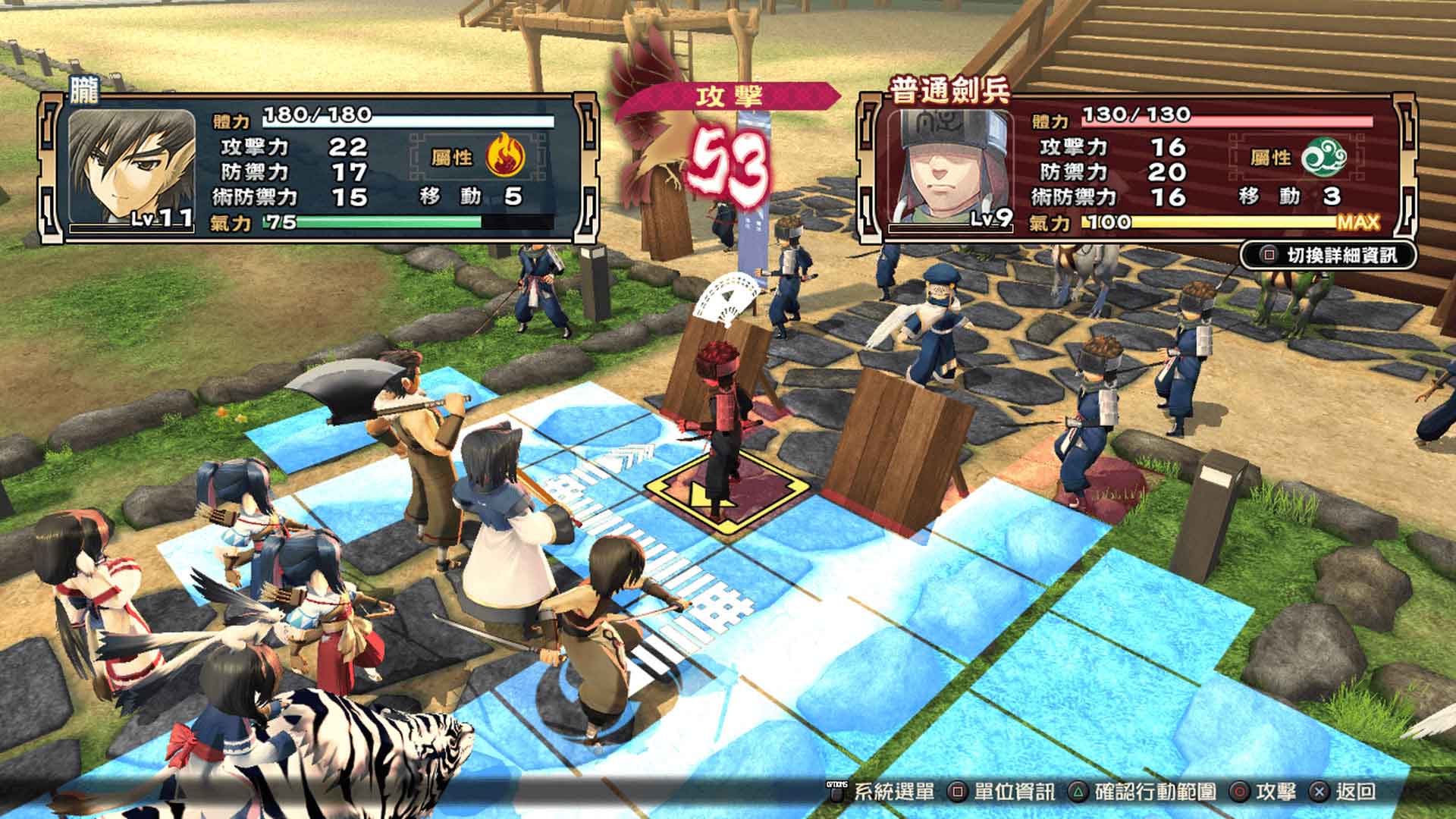The height and width of the screenshot is (819, 1456).
Task: Click 朧's green 氣力 gauge showing 75
Action: [372, 225]
